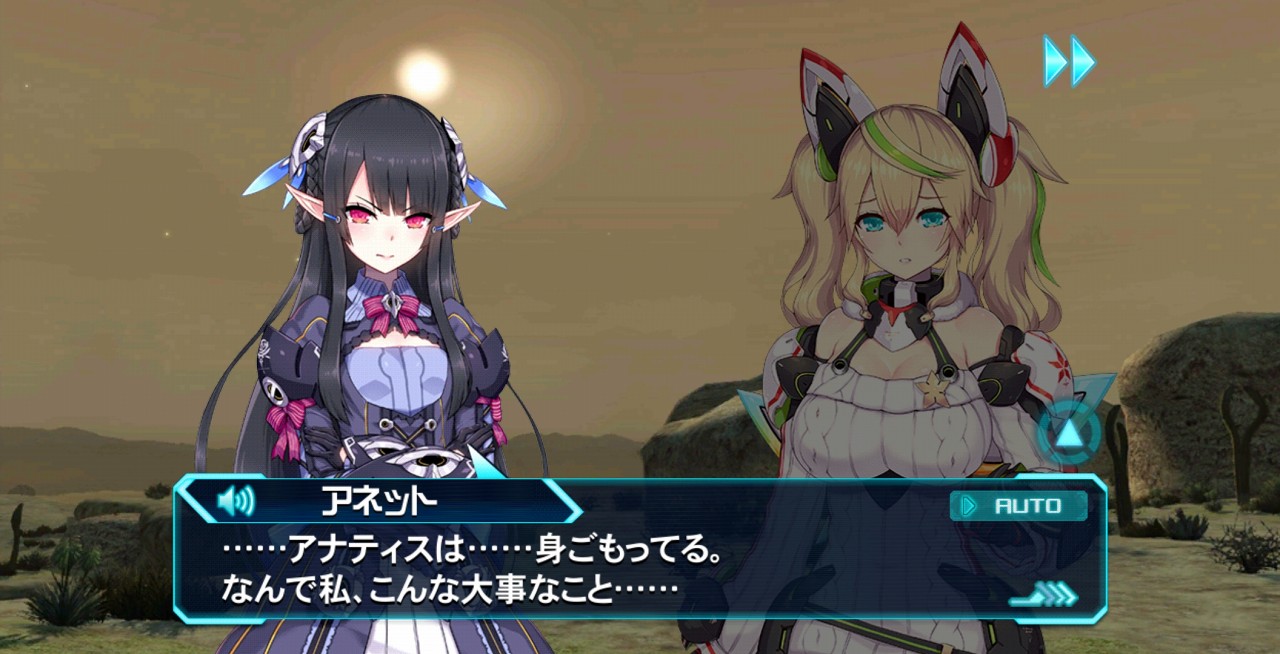Image resolution: width=1280 pixels, height=654 pixels.
Task: Toggle the AUTO dialogue advance button
Action: pyautogui.click(x=1018, y=506)
